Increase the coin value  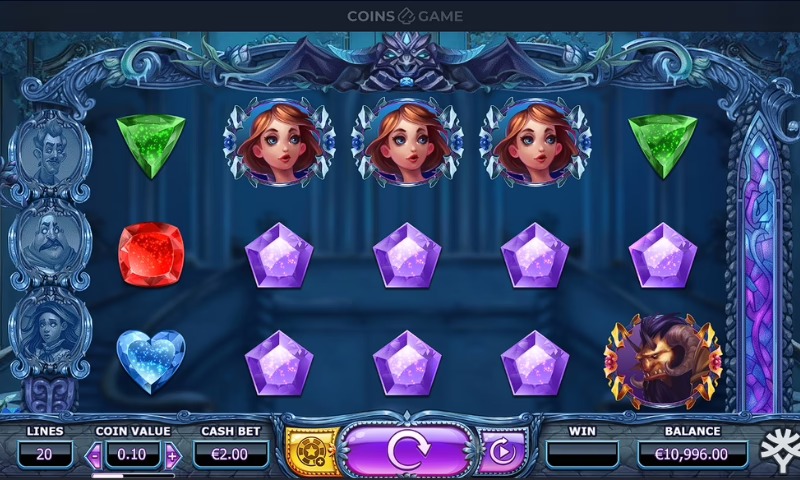click(x=172, y=455)
